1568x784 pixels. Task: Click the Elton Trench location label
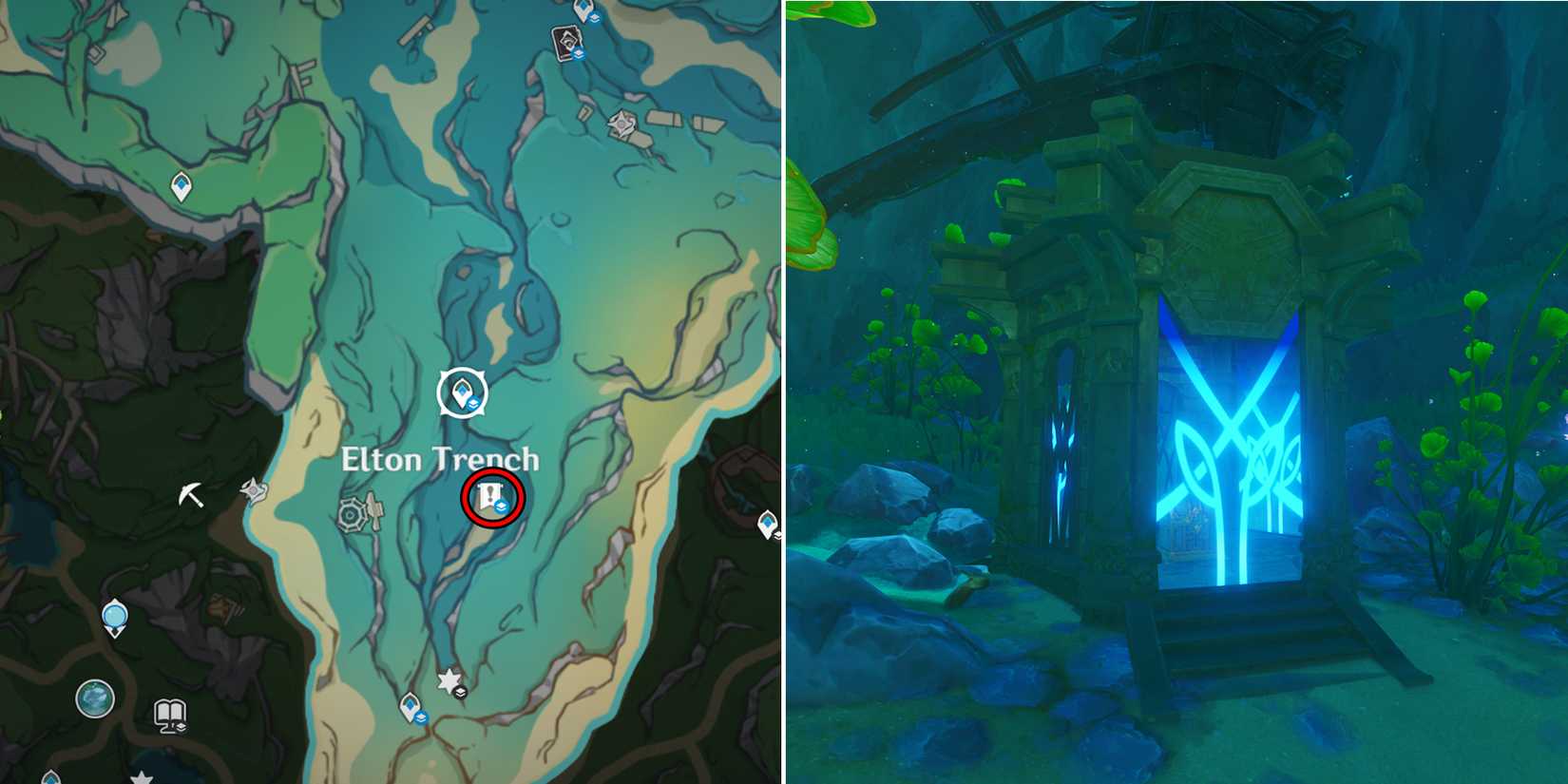[440, 457]
